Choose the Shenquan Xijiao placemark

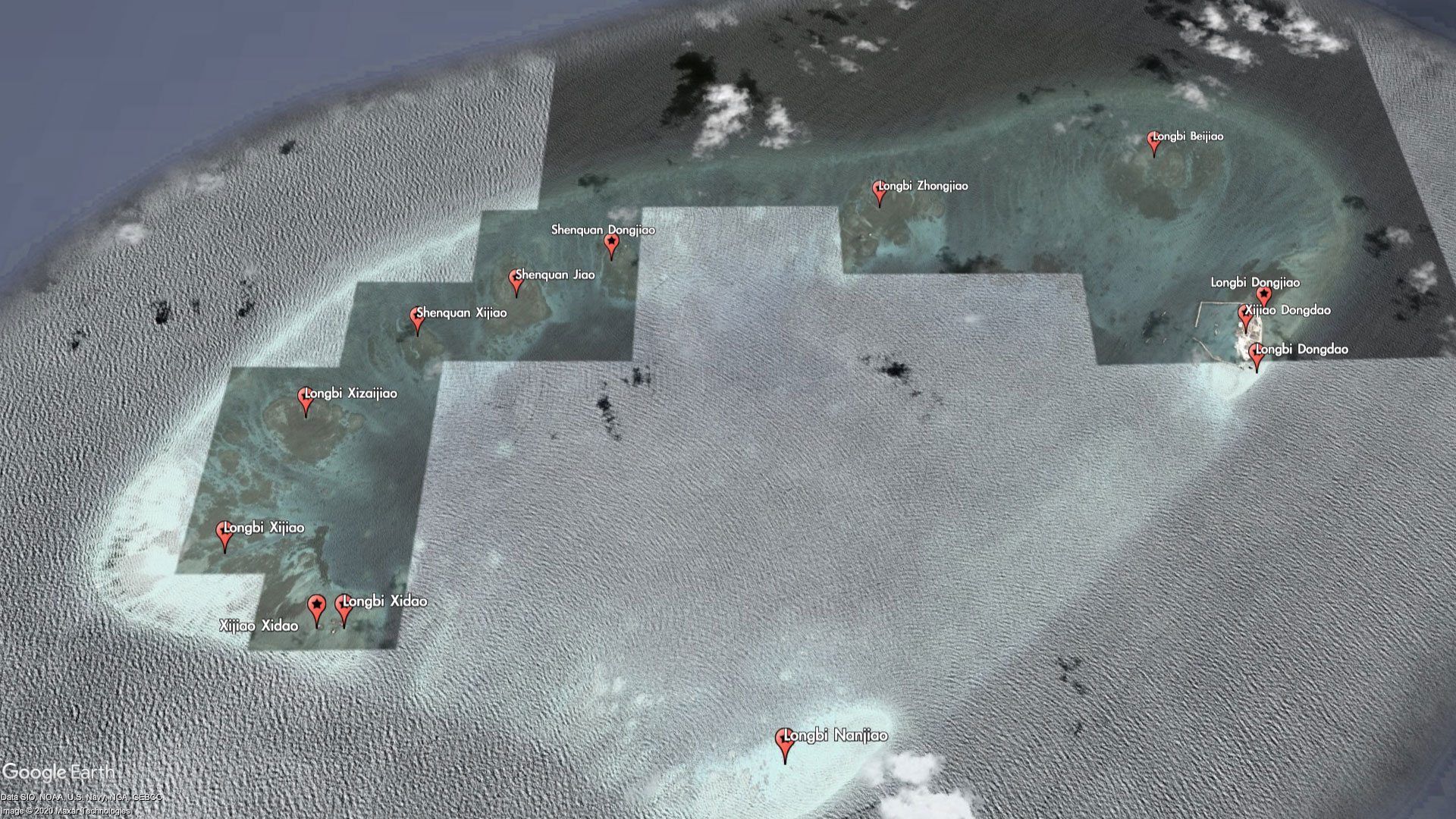coord(417,318)
